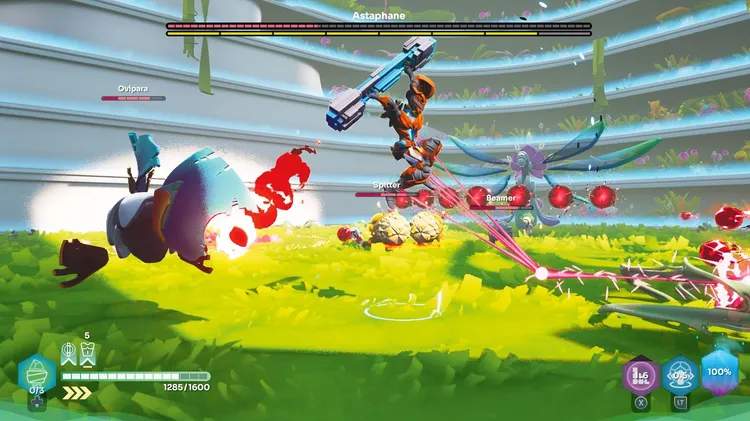Activate the purple hexagon ability on cooldown

641,375
